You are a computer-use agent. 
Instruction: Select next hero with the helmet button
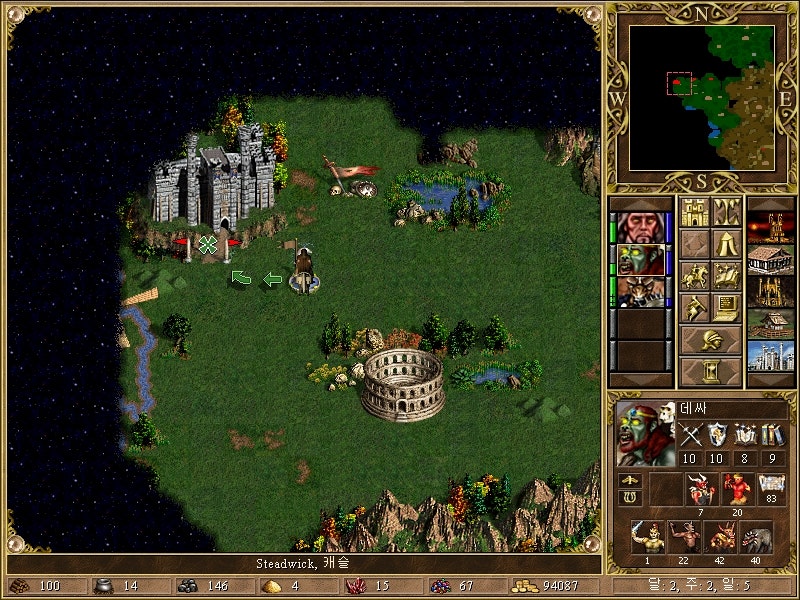coord(710,340)
